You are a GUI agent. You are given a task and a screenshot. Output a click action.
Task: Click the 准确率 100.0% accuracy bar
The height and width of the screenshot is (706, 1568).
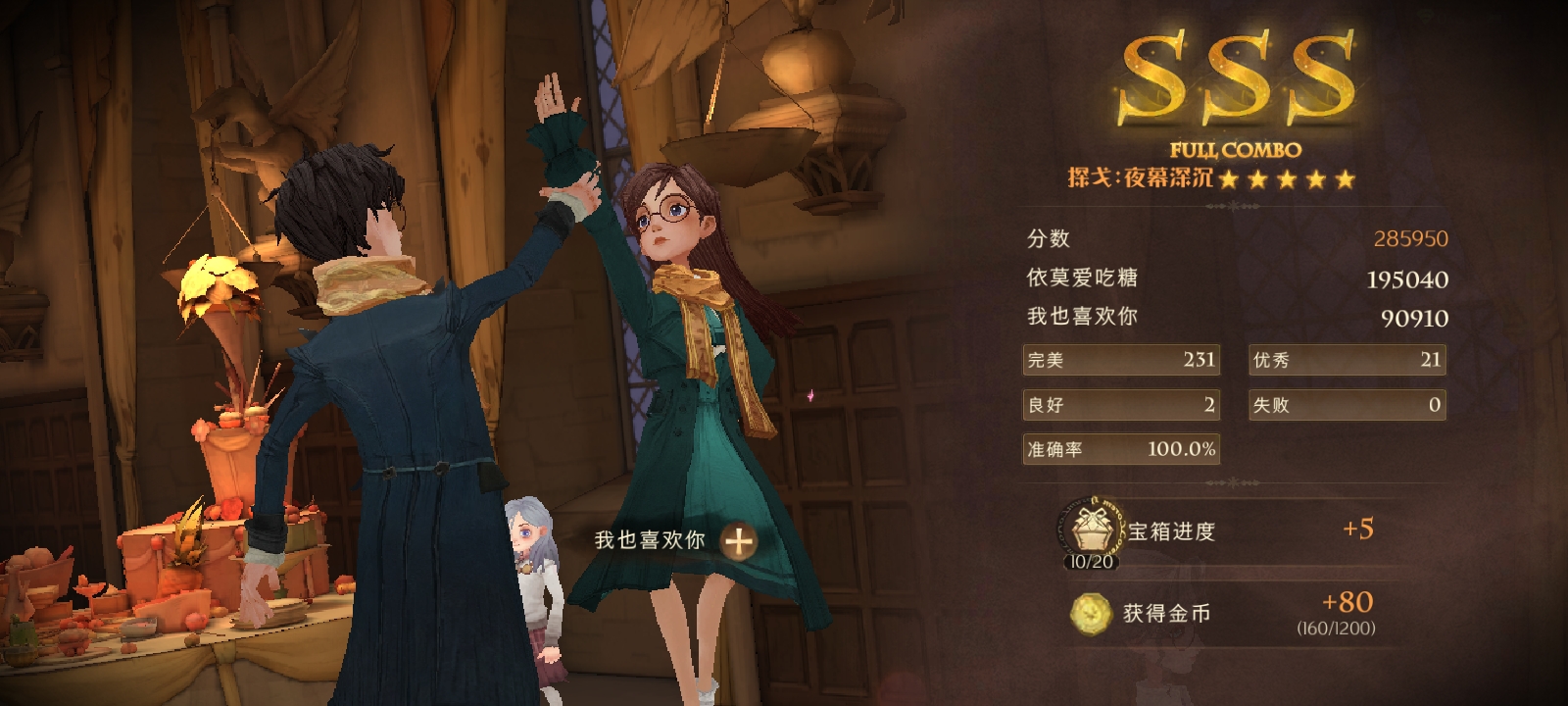[1120, 448]
